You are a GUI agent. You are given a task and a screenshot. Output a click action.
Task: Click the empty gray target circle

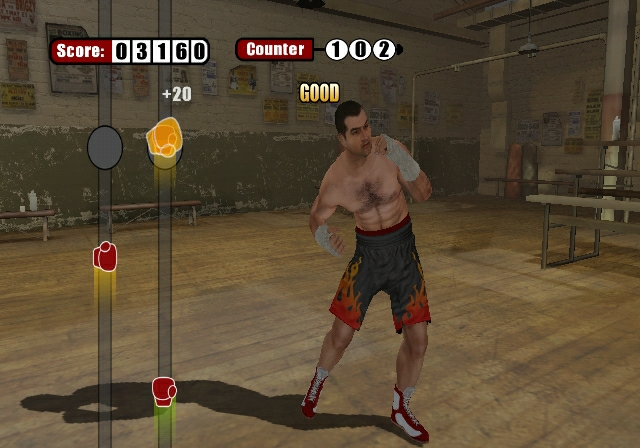coord(105,147)
